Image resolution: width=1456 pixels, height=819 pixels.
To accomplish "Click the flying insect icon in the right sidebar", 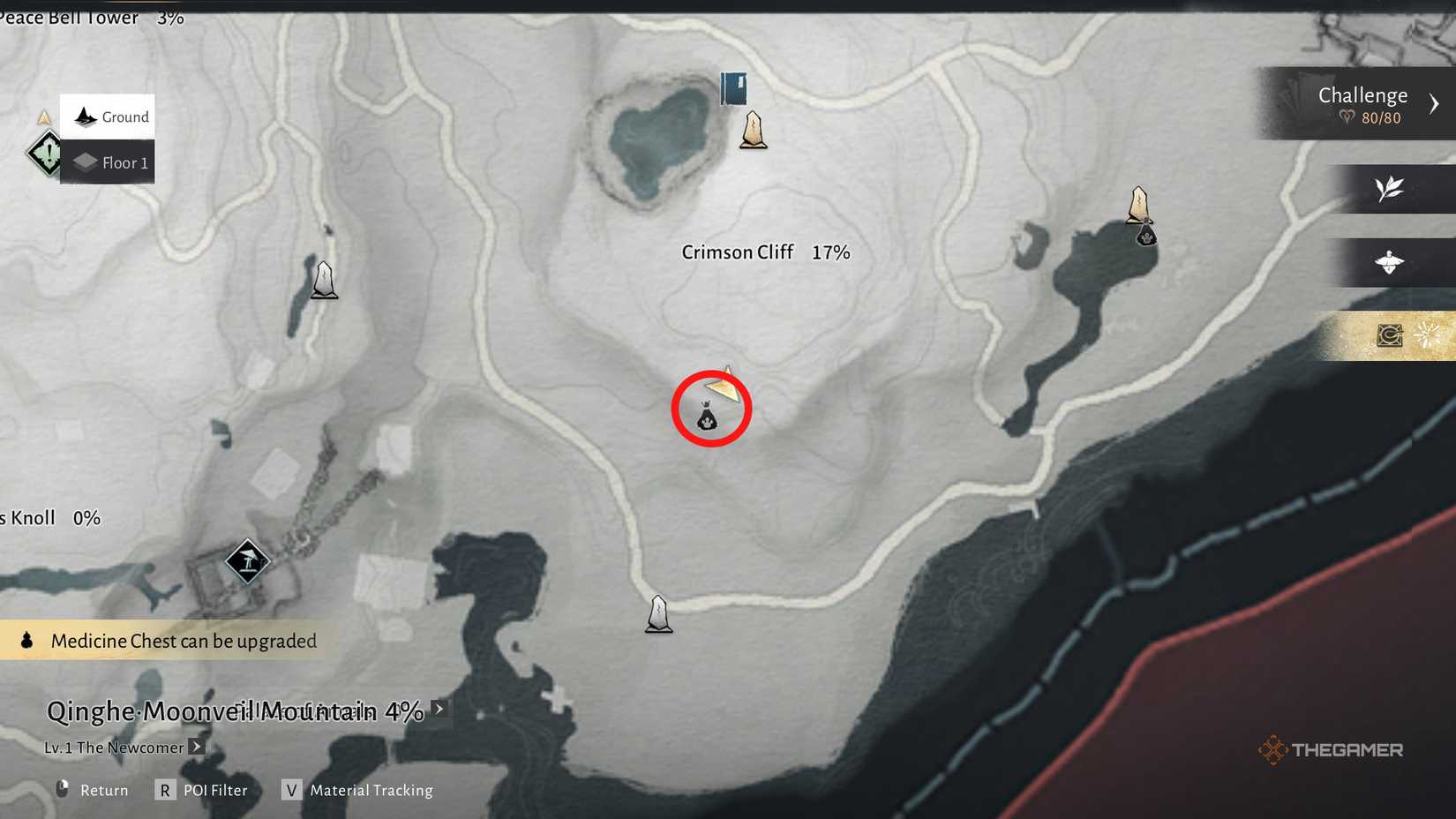I will [x=1387, y=262].
